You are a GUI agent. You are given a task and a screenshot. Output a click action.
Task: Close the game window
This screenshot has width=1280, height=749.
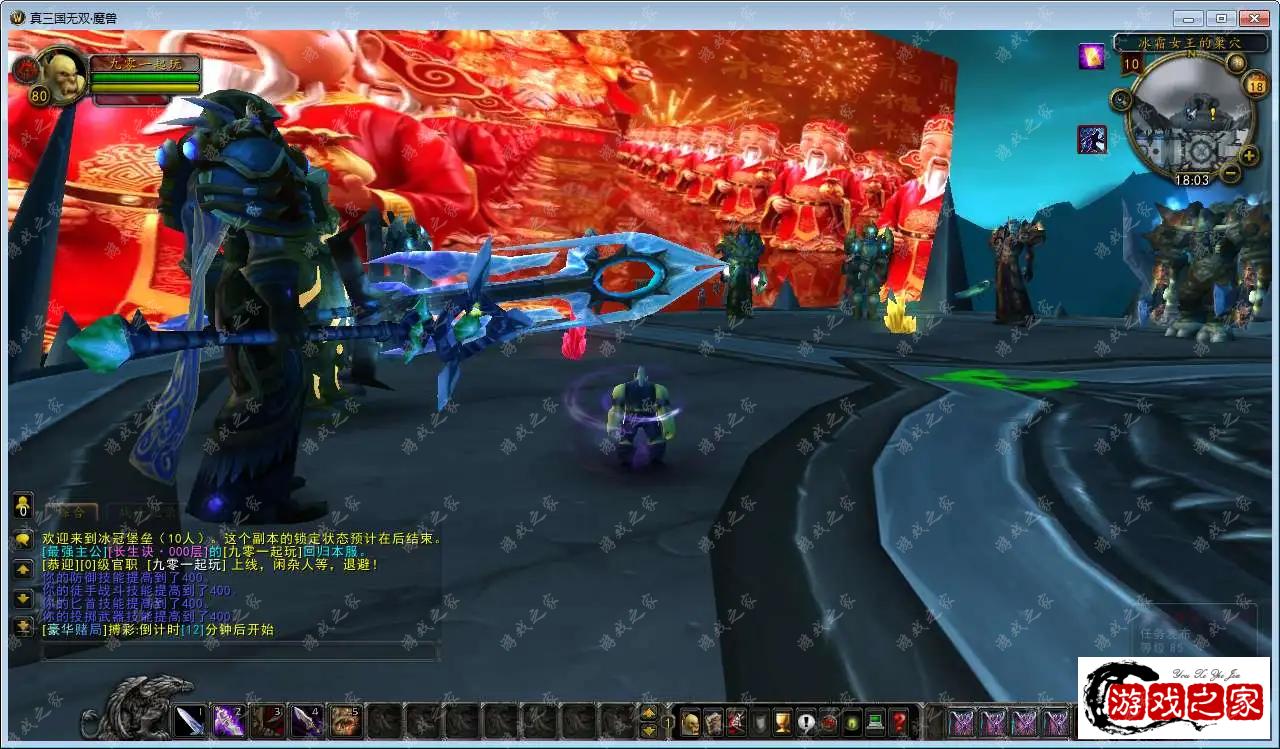click(1253, 18)
